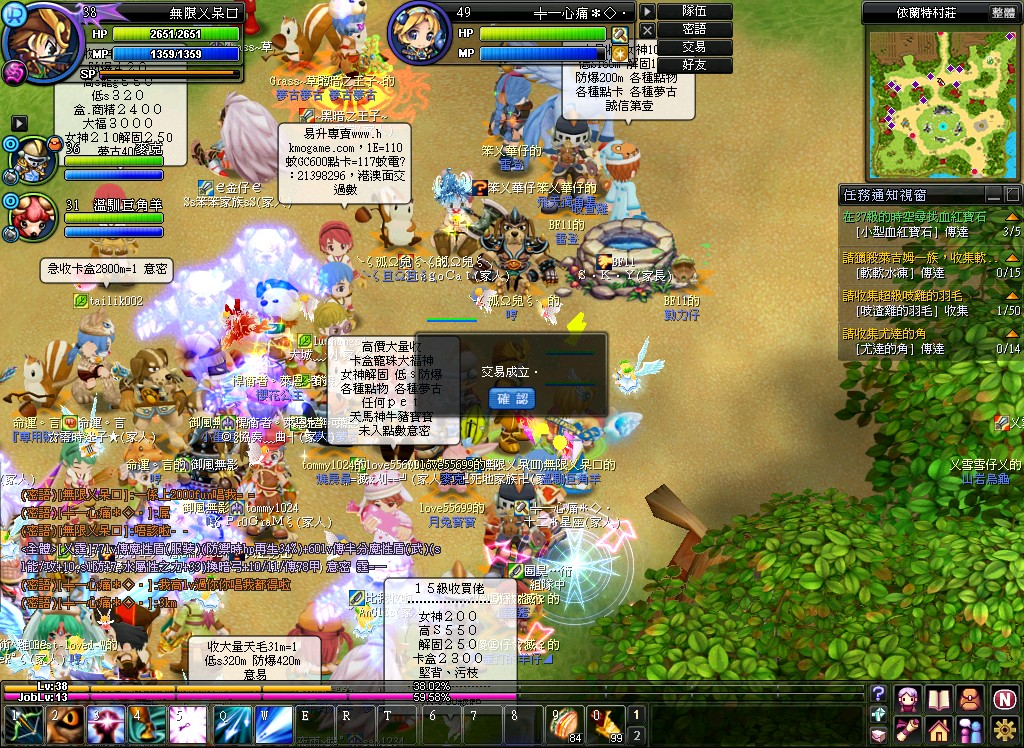Switch to hotbar page 2
The height and width of the screenshot is (748, 1024).
tap(637, 735)
